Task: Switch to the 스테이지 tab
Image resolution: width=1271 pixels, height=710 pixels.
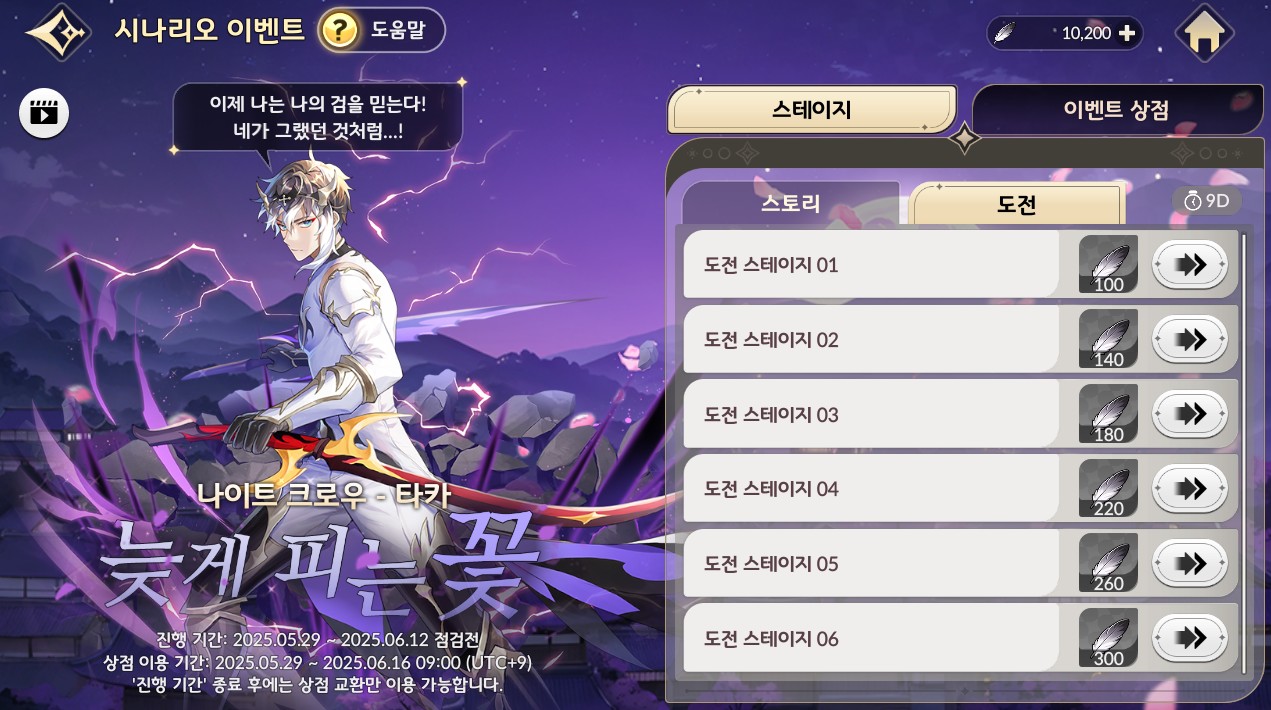Action: (x=811, y=109)
